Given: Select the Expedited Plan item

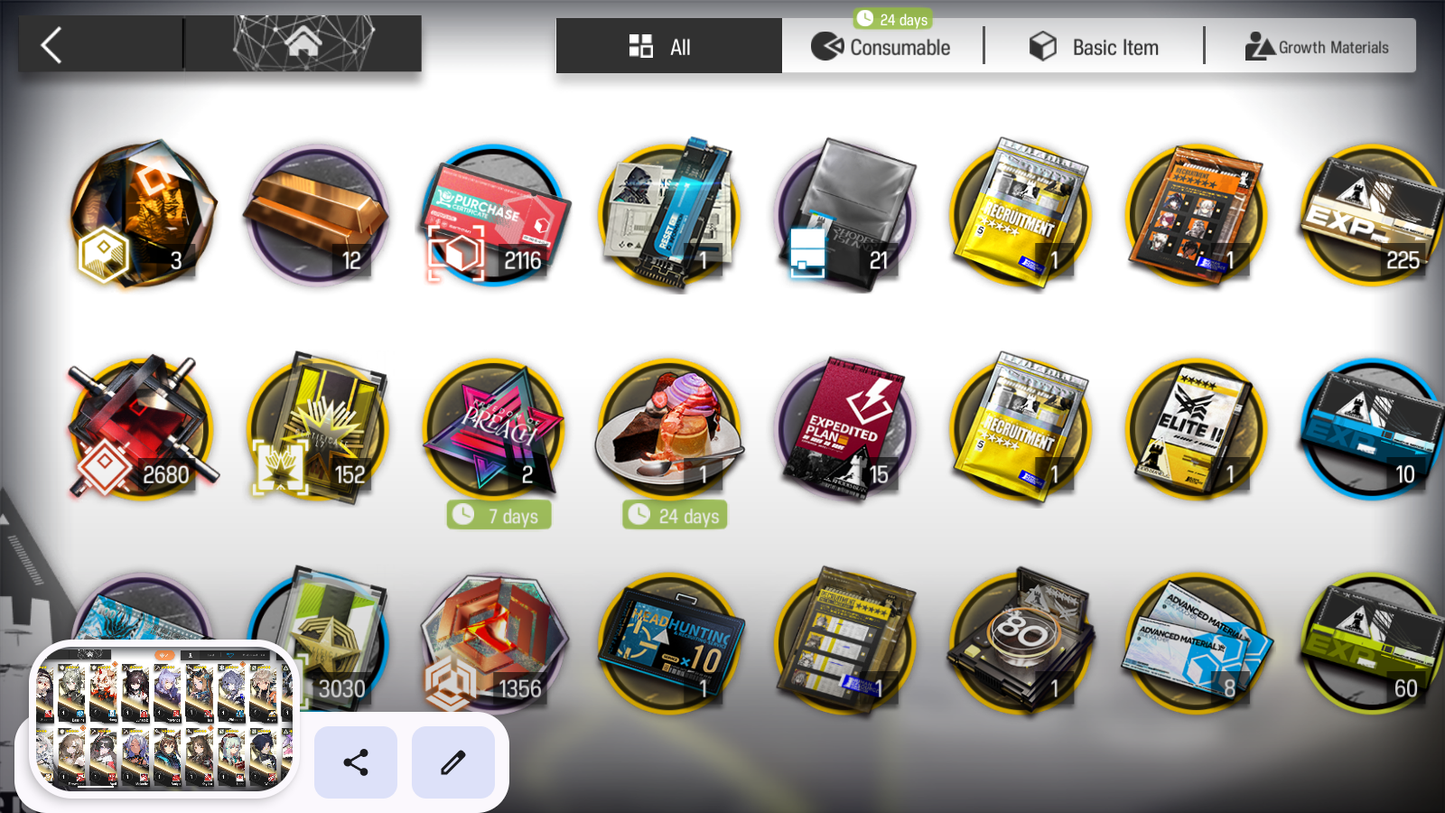Looking at the screenshot, I should pyautogui.click(x=845, y=429).
